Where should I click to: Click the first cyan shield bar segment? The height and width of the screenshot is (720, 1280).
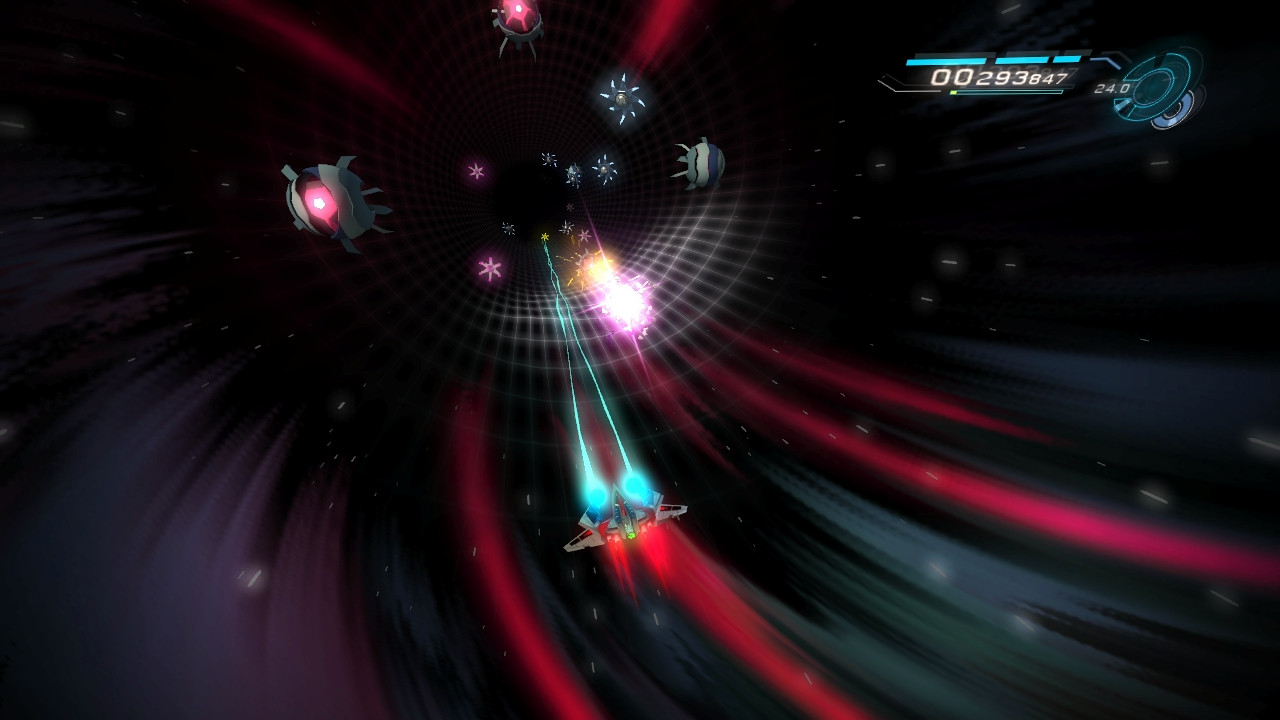[x=946, y=59]
